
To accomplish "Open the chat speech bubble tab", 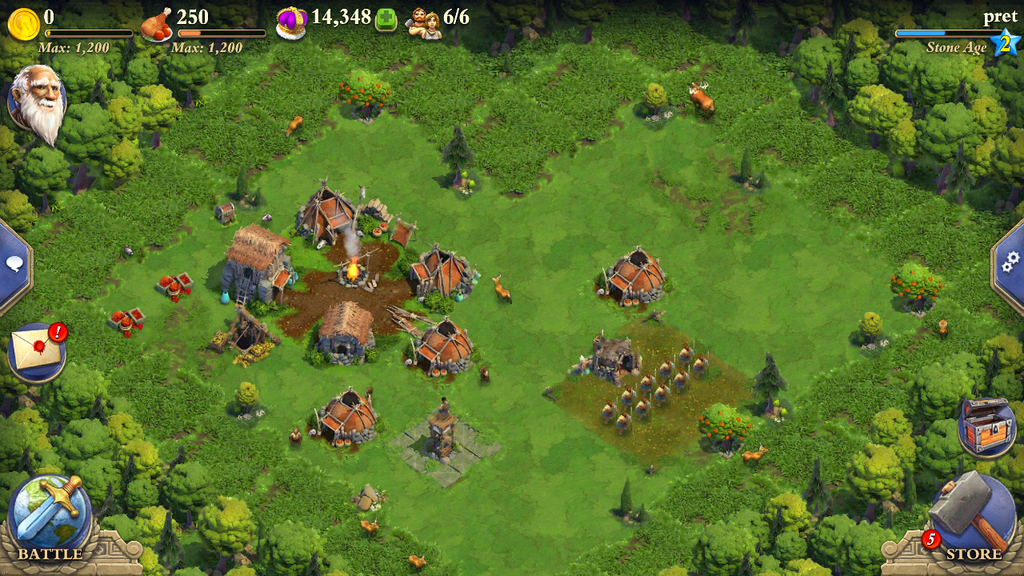I will 15,264.
